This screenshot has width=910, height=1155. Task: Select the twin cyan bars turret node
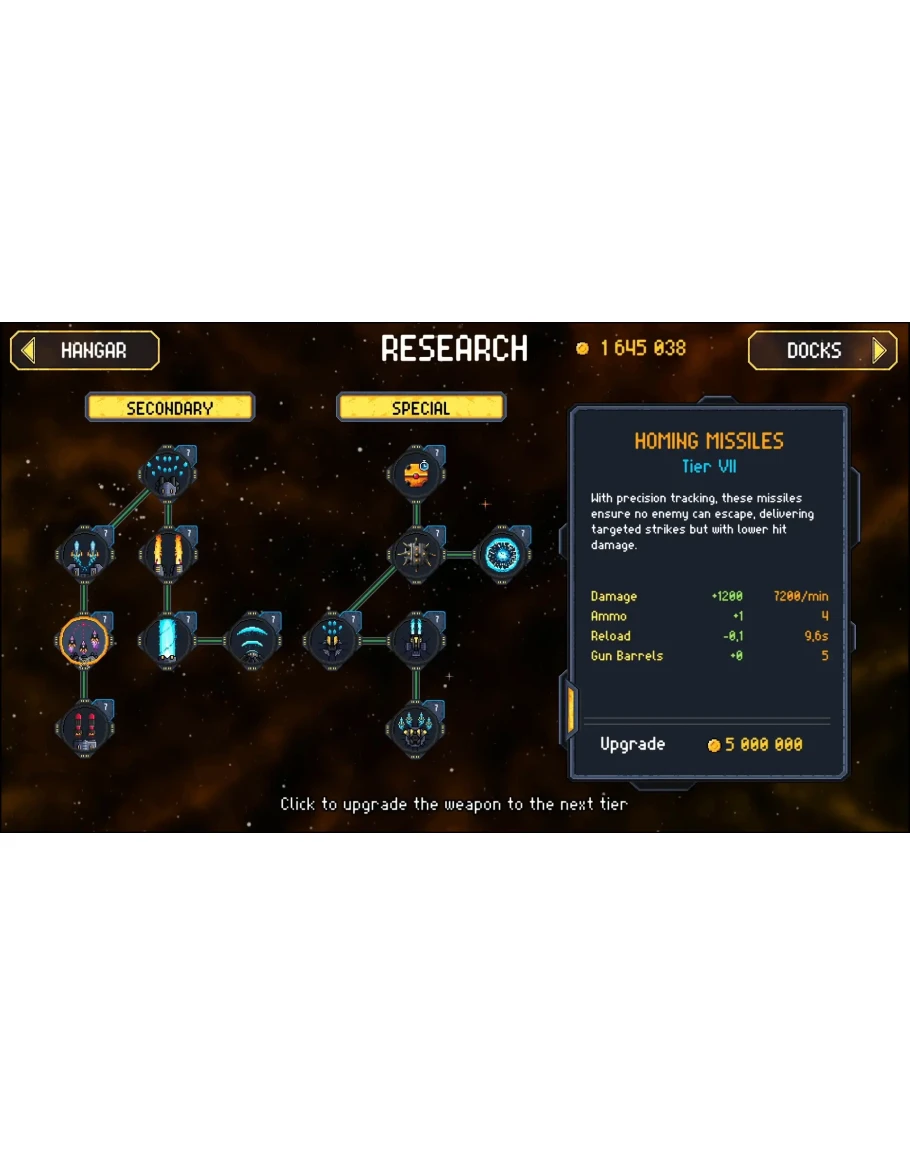coord(416,640)
